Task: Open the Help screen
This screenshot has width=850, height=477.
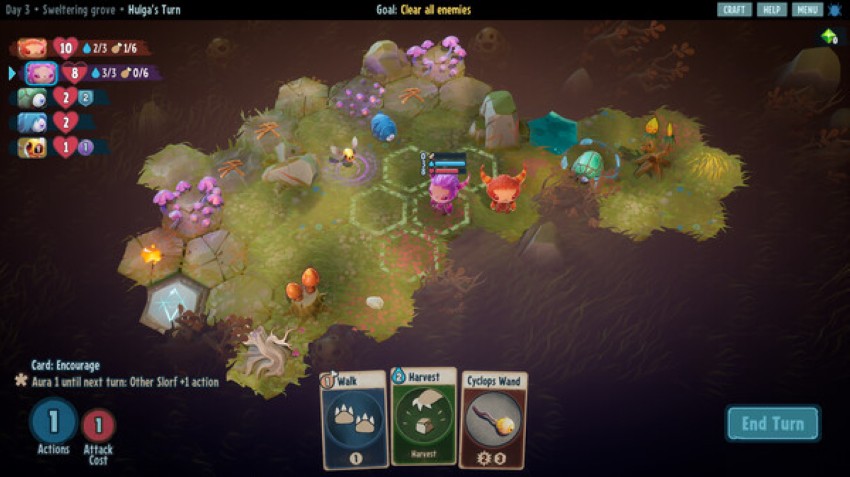Action: [771, 10]
